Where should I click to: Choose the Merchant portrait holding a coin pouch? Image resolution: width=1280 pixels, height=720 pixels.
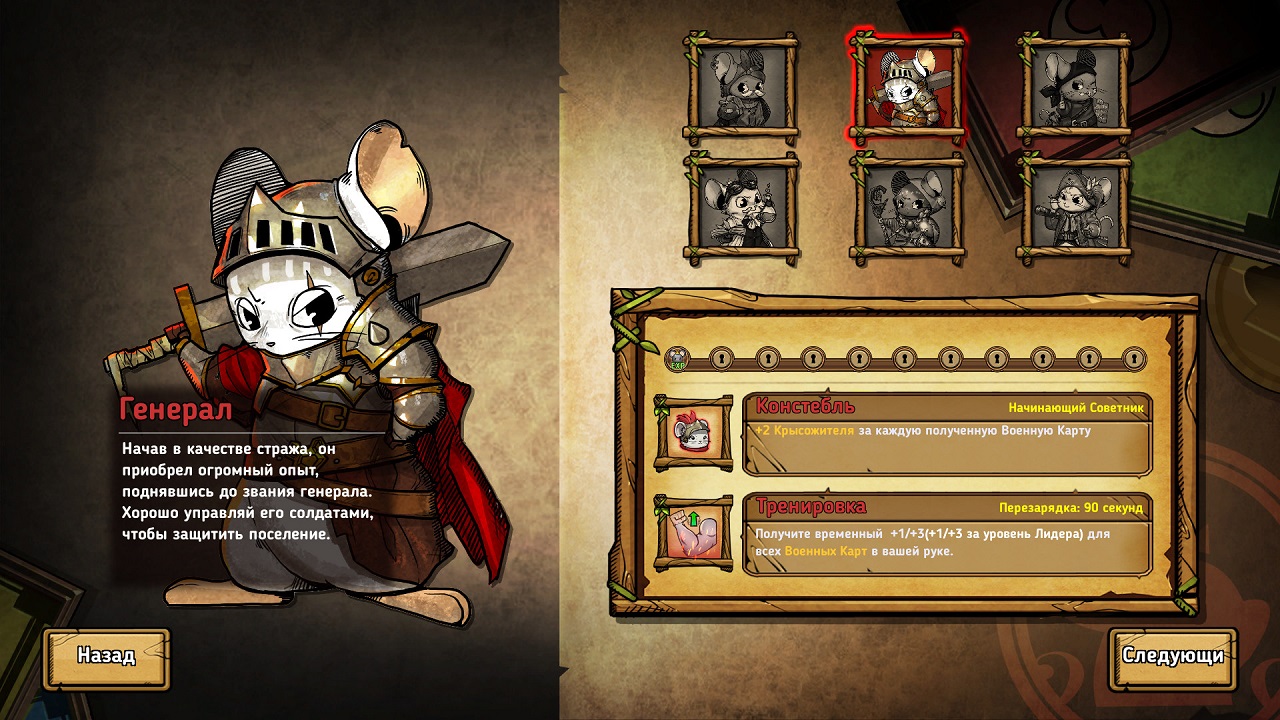741,88
